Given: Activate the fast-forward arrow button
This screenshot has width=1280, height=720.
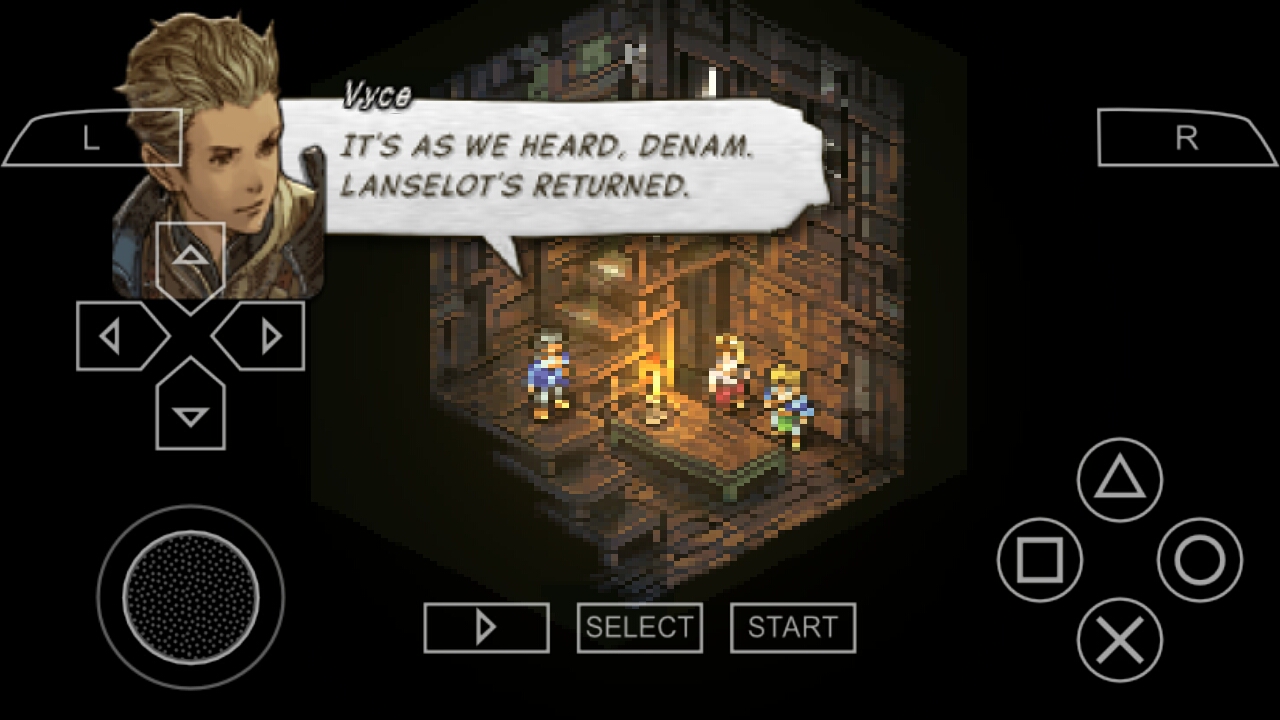Looking at the screenshot, I should (486, 628).
